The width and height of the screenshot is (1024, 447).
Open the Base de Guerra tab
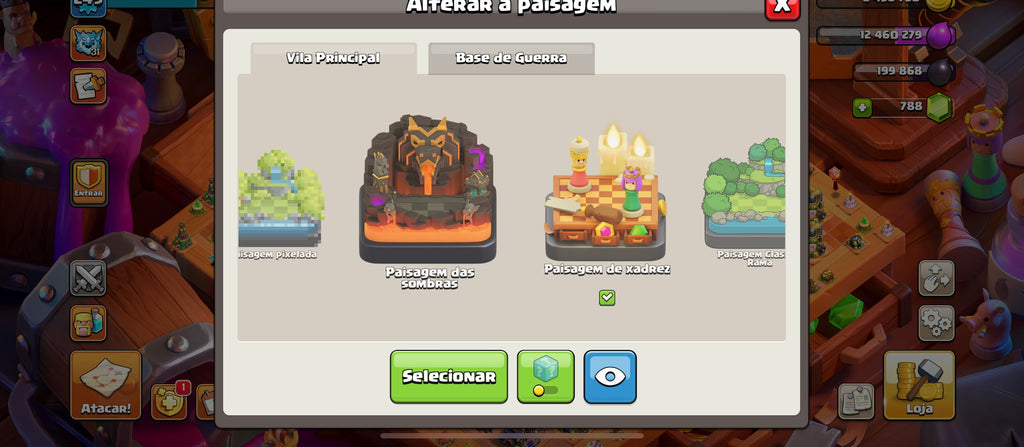[511, 58]
